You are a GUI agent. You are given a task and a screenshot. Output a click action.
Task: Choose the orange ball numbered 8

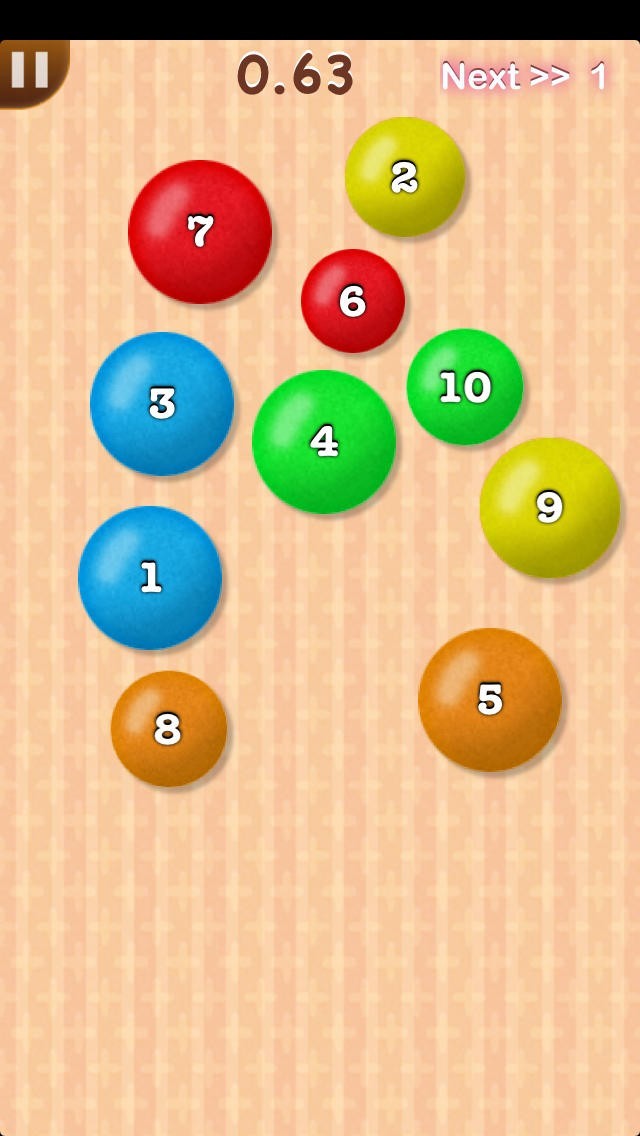point(168,729)
